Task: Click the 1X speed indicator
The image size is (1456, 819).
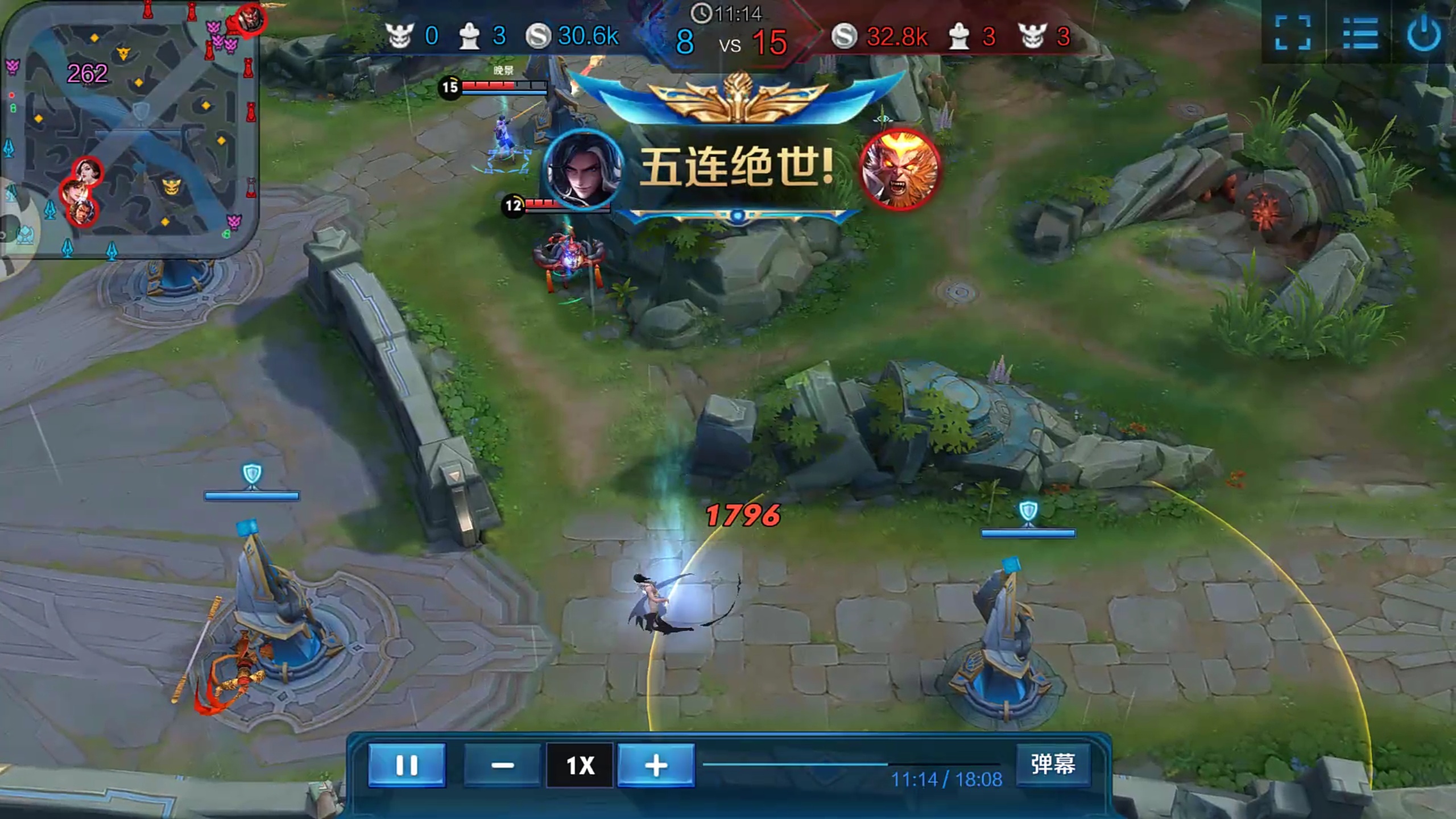Action: click(578, 766)
